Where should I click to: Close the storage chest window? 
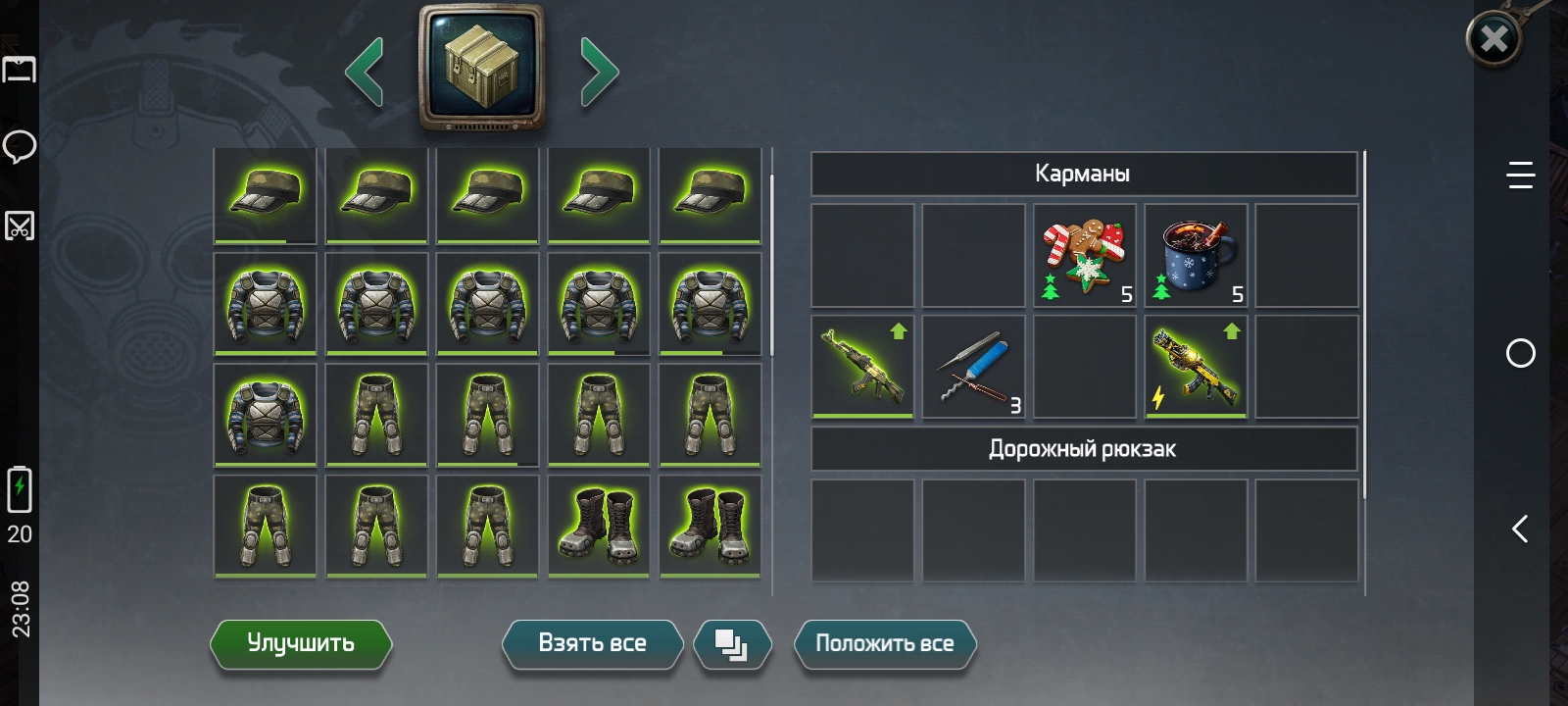point(1494,39)
